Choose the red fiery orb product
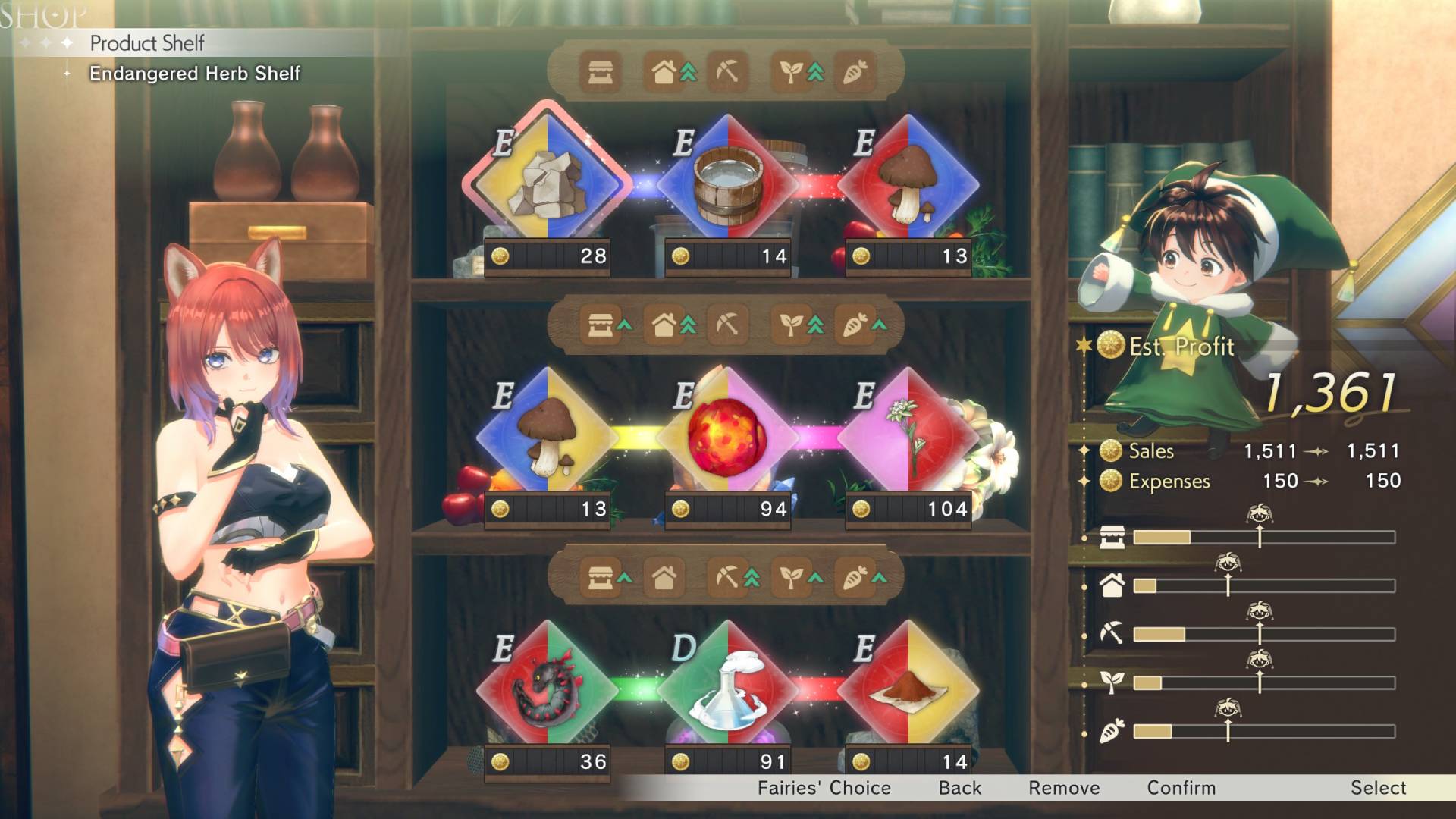1456x819 pixels. [x=727, y=438]
